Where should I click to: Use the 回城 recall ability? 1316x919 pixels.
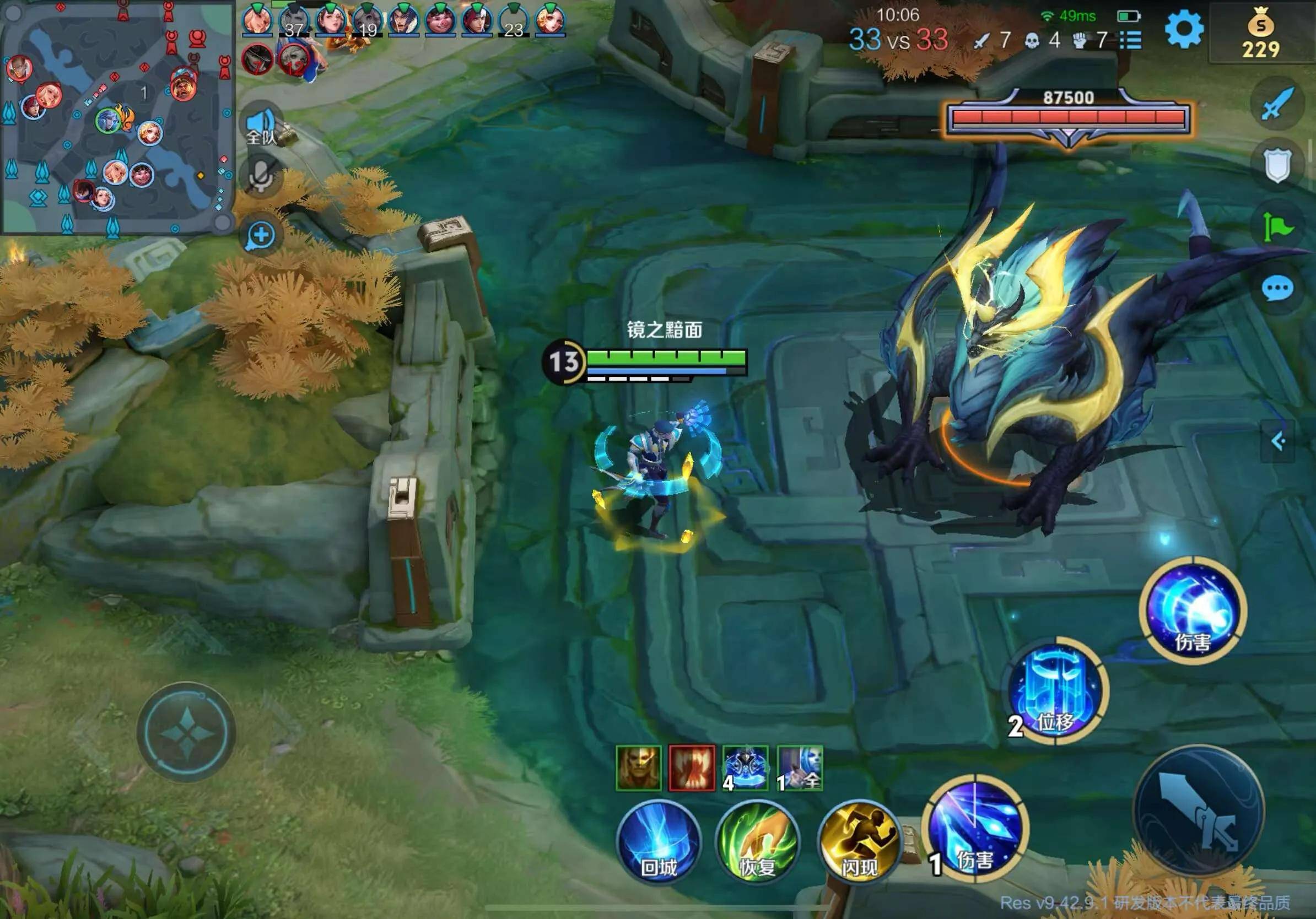point(659,841)
